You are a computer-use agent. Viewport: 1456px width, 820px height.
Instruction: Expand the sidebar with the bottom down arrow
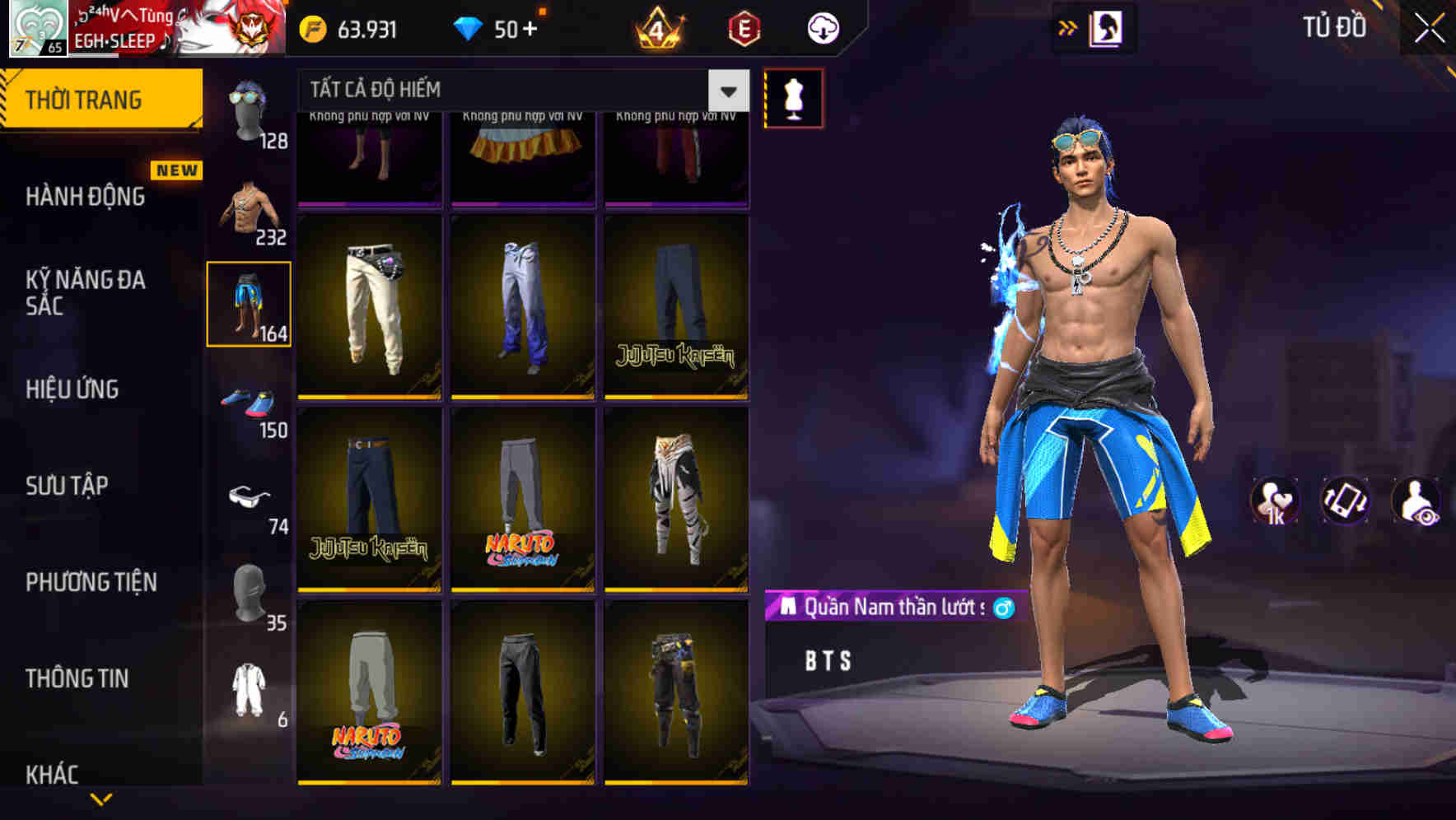100,800
